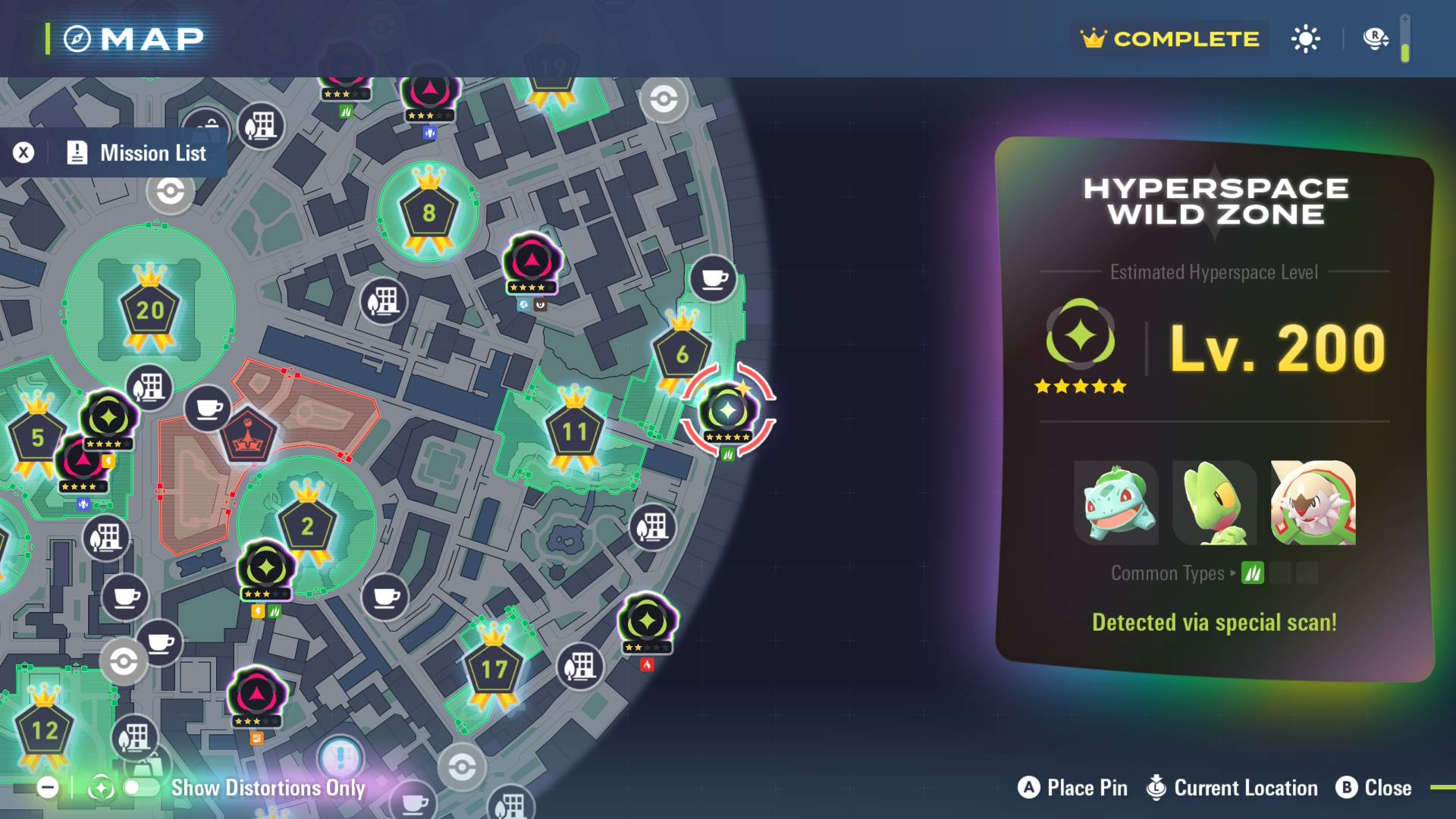The image size is (1456, 819).
Task: Choose Wild Zone 12 marker
Action: click(44, 730)
